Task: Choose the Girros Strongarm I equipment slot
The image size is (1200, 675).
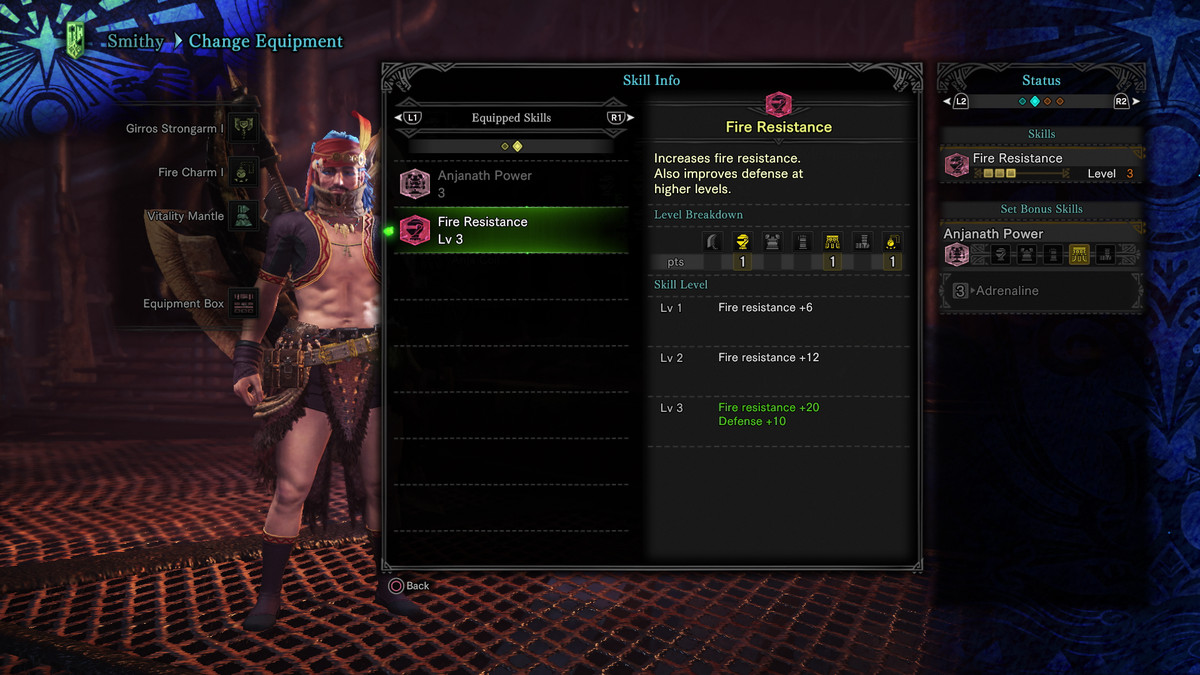Action: pyautogui.click(x=190, y=129)
